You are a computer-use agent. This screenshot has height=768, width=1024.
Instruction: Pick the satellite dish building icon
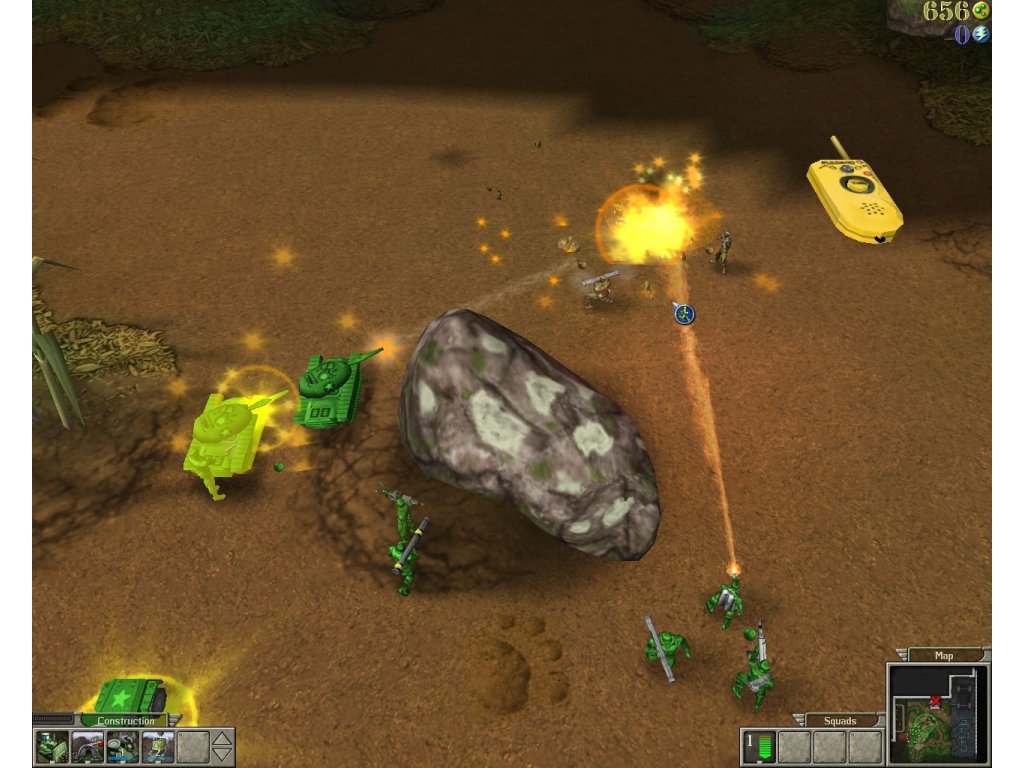pos(123,747)
